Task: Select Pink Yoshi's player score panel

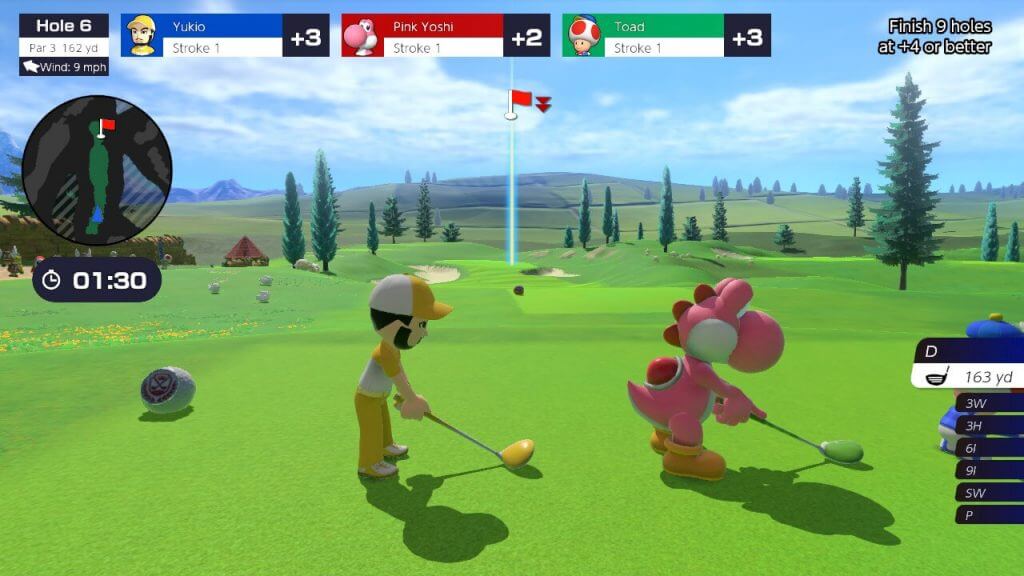Action: pyautogui.click(x=445, y=36)
